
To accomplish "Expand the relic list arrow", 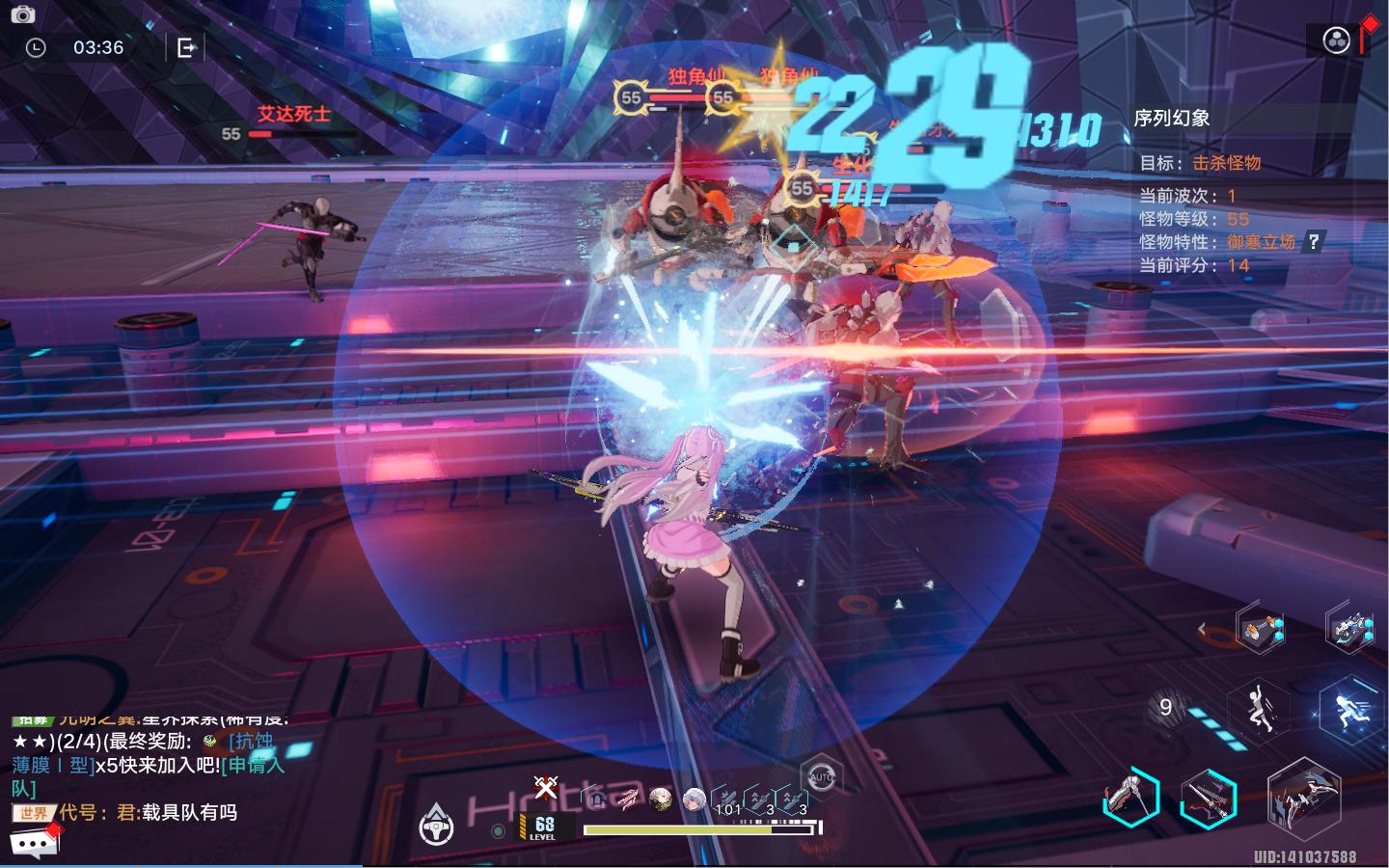I will 1202,630.
